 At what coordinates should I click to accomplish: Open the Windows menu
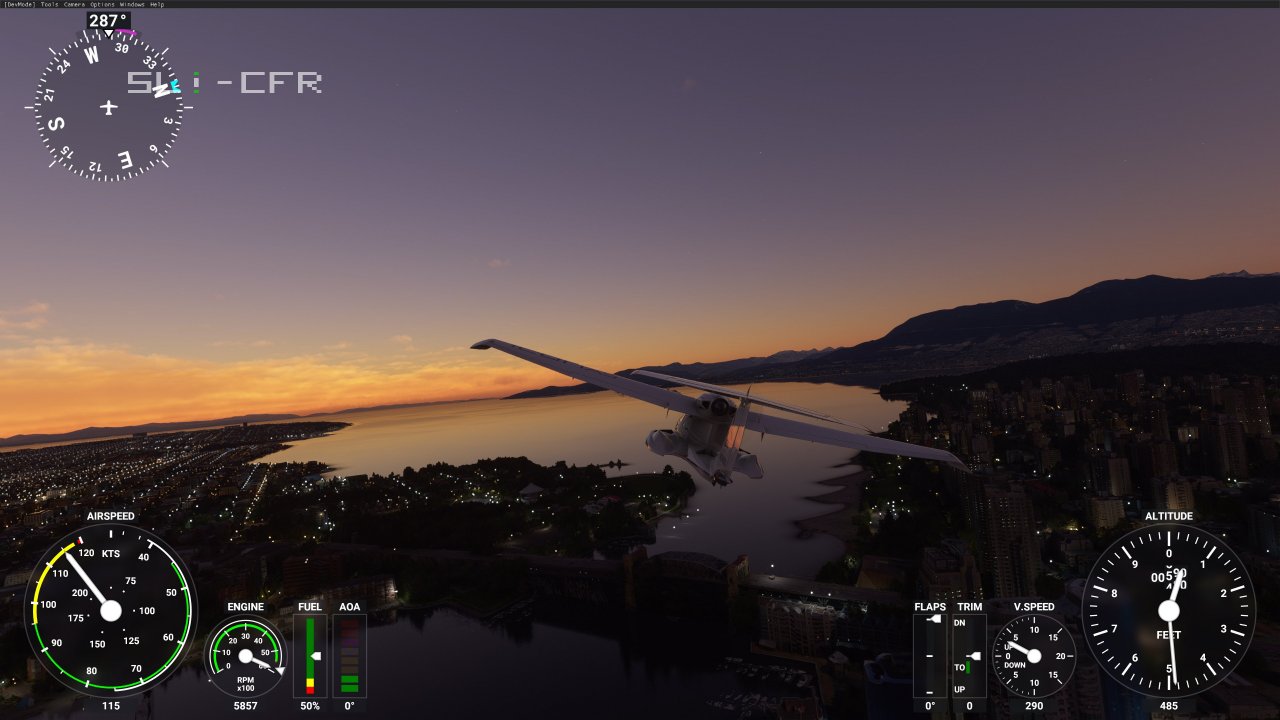131,4
